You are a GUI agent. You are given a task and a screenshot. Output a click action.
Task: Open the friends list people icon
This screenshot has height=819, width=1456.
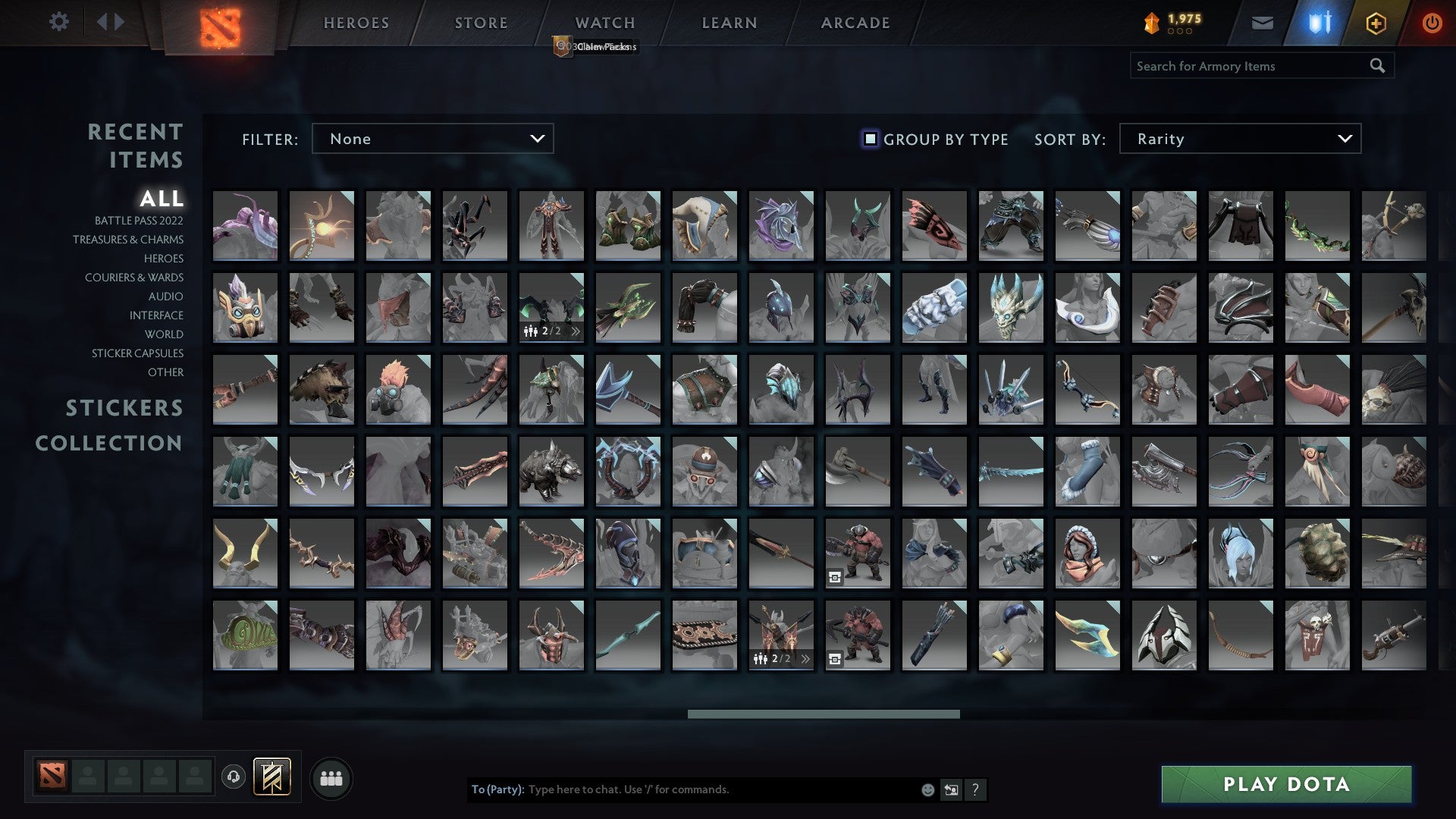[x=331, y=777]
